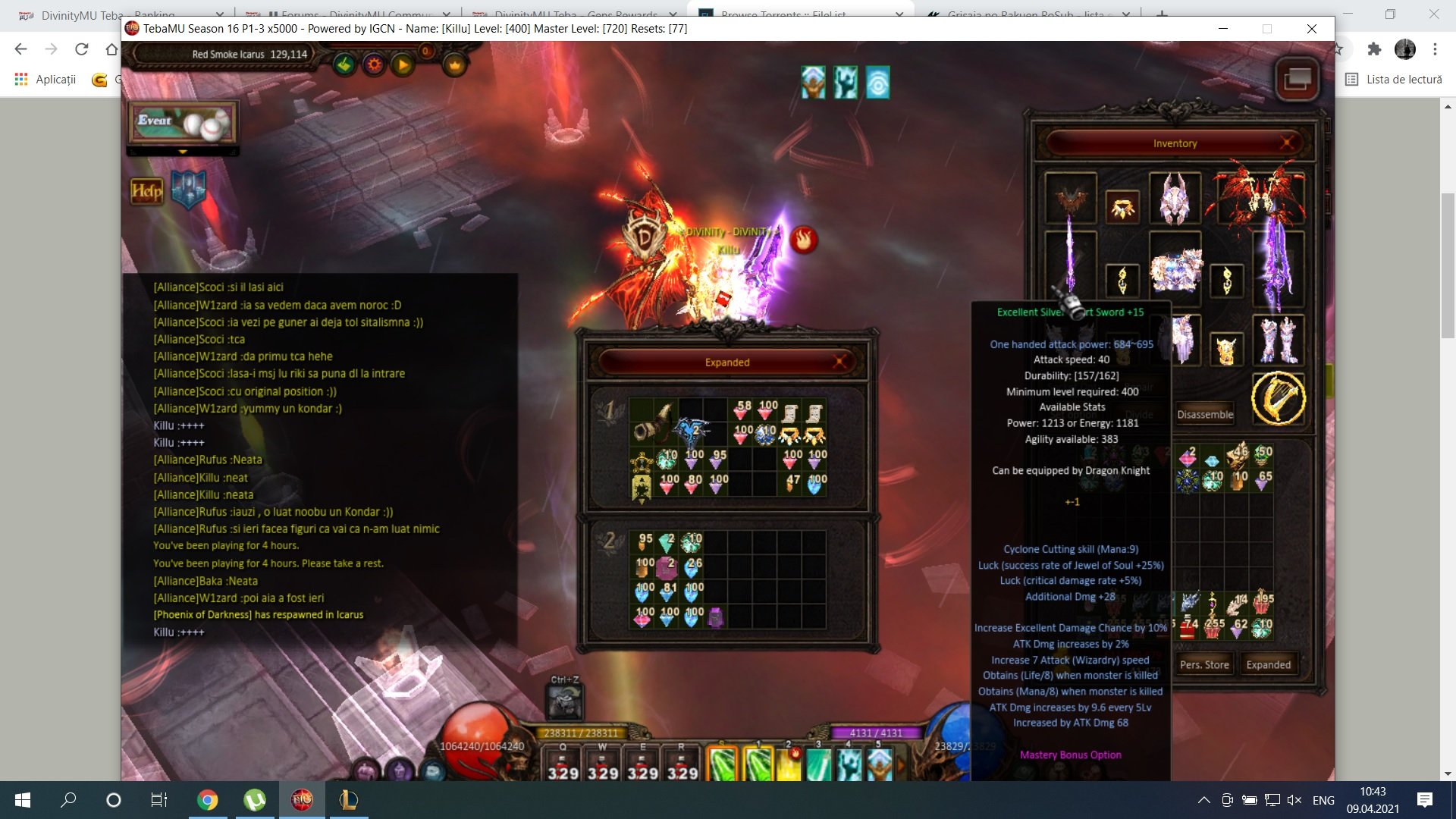Viewport: 1456px width, 819px height.
Task: Select the equipped boots slot
Action: click(x=1278, y=340)
